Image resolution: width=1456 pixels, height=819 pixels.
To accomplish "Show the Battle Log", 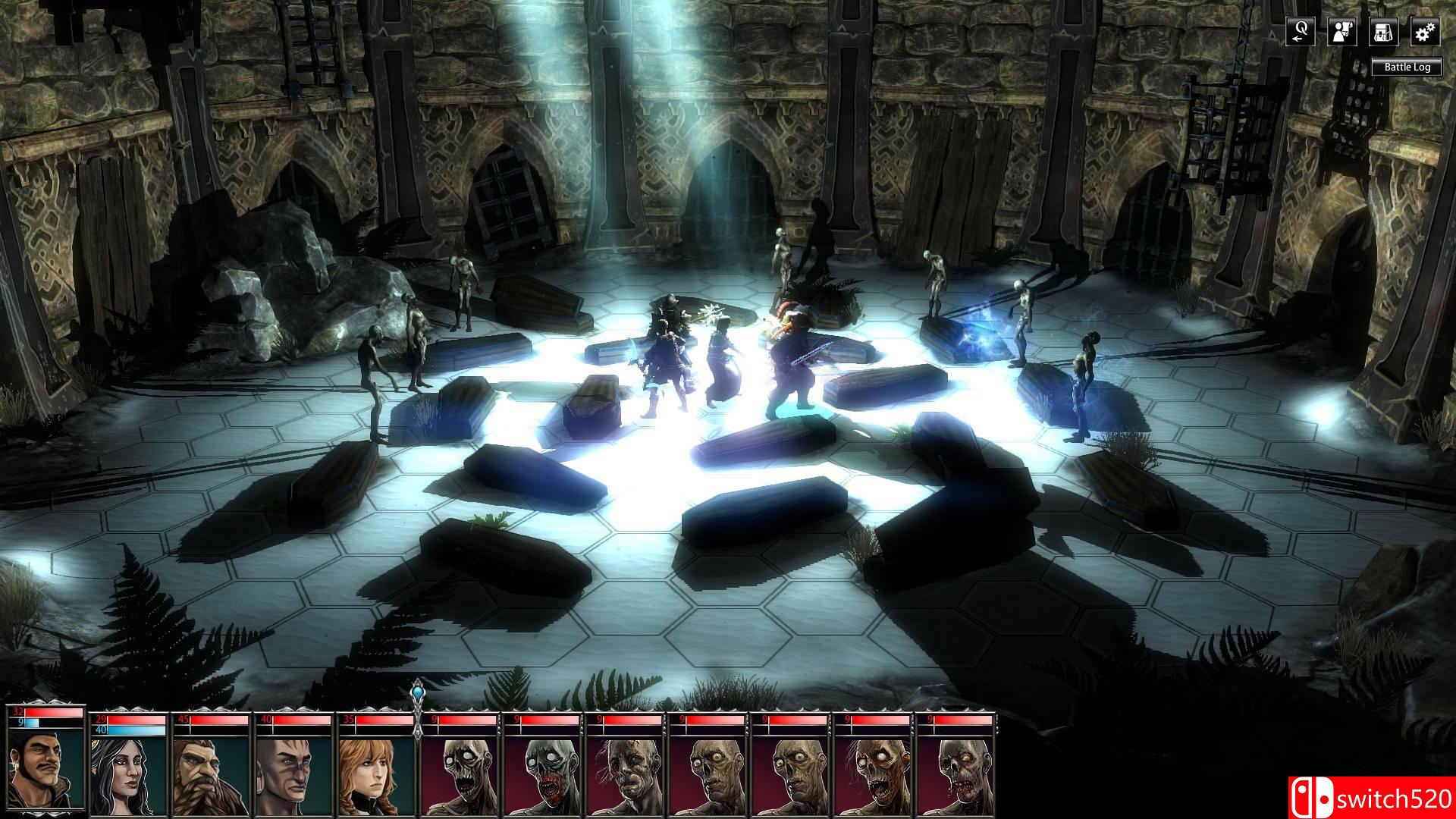I will point(1407,67).
